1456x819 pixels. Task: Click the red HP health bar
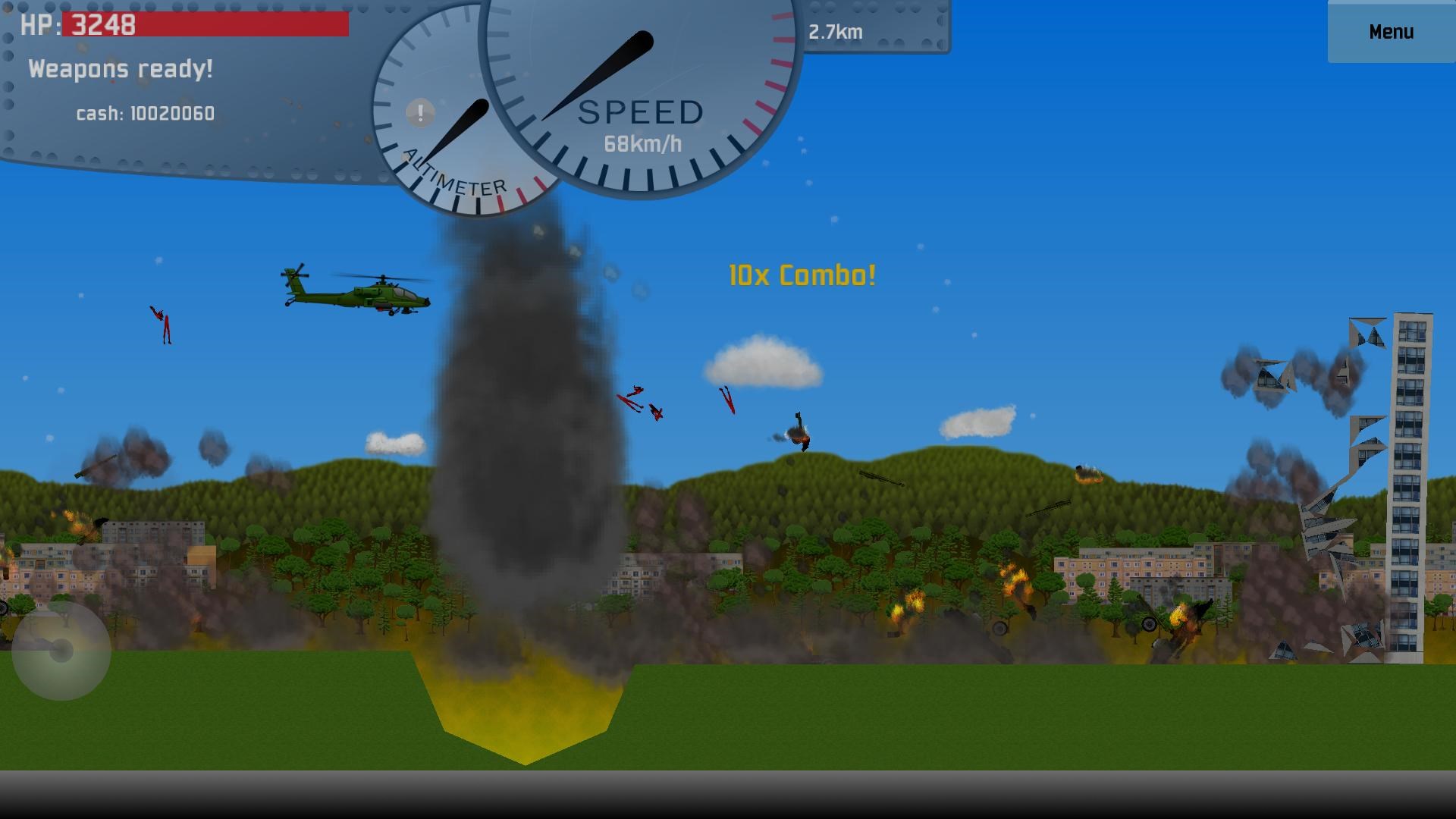coord(227,25)
